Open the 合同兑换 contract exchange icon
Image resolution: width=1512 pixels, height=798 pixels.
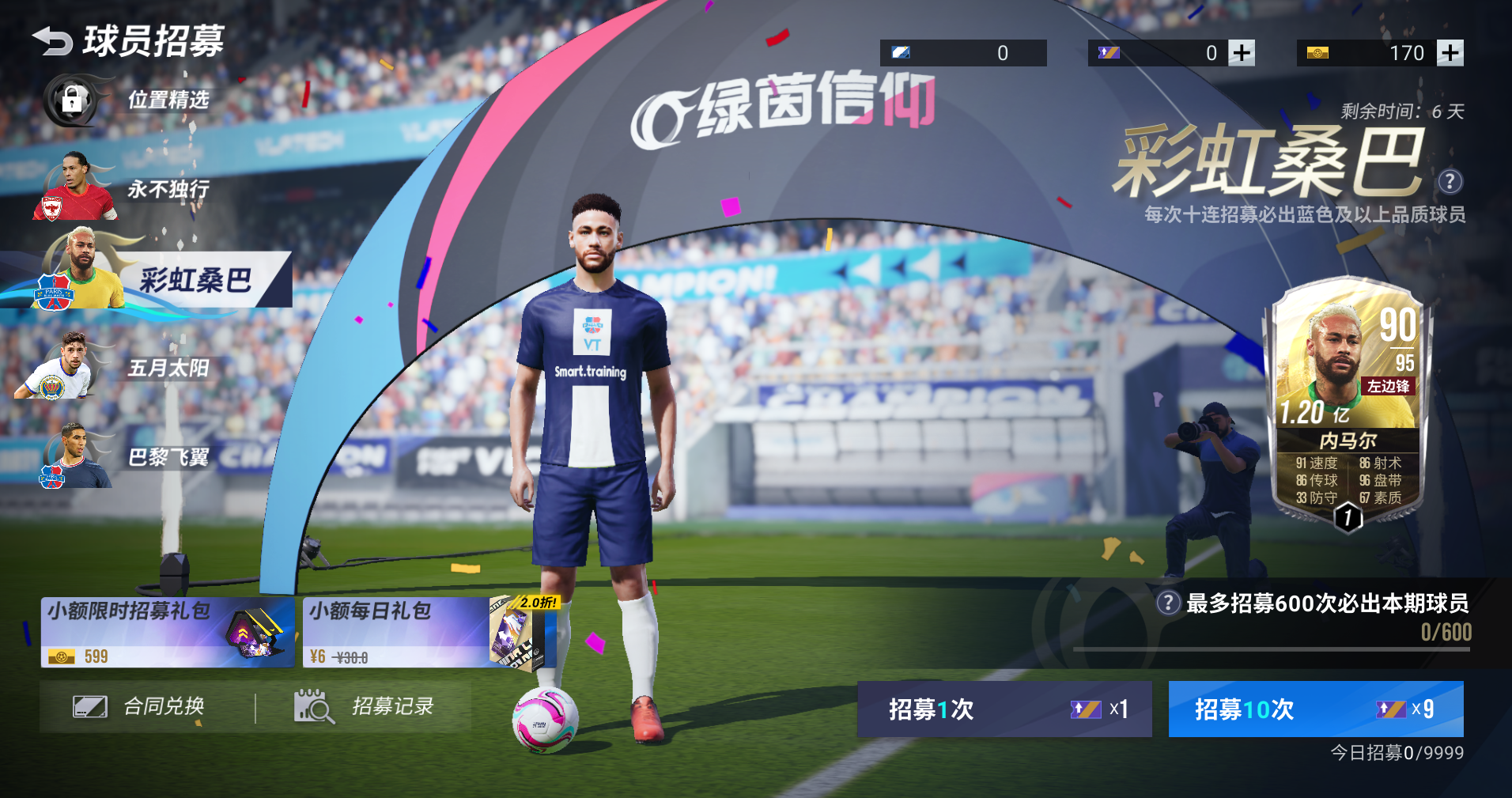coord(92,706)
